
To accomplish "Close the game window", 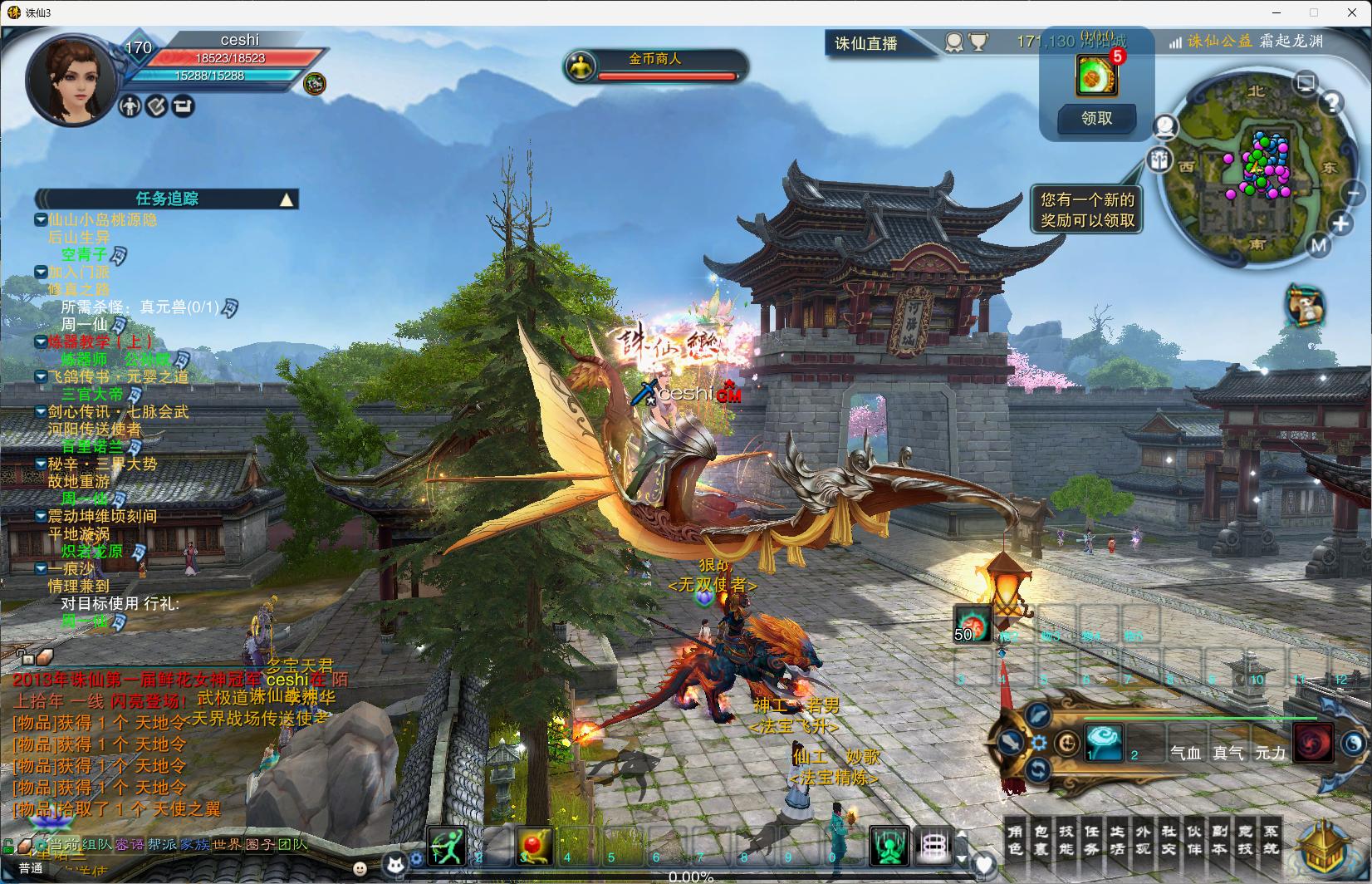I will coord(1350,12).
